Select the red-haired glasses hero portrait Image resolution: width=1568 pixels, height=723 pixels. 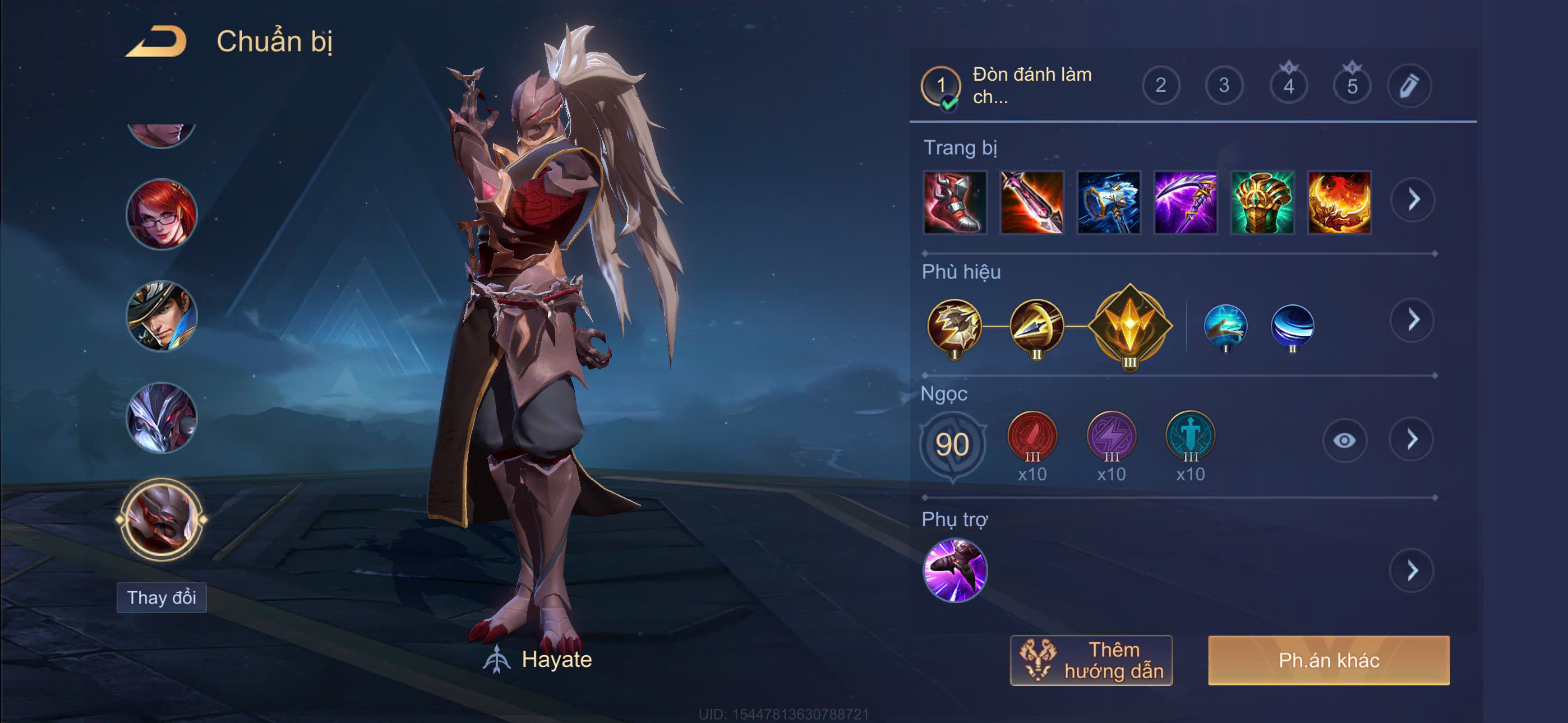(x=162, y=214)
